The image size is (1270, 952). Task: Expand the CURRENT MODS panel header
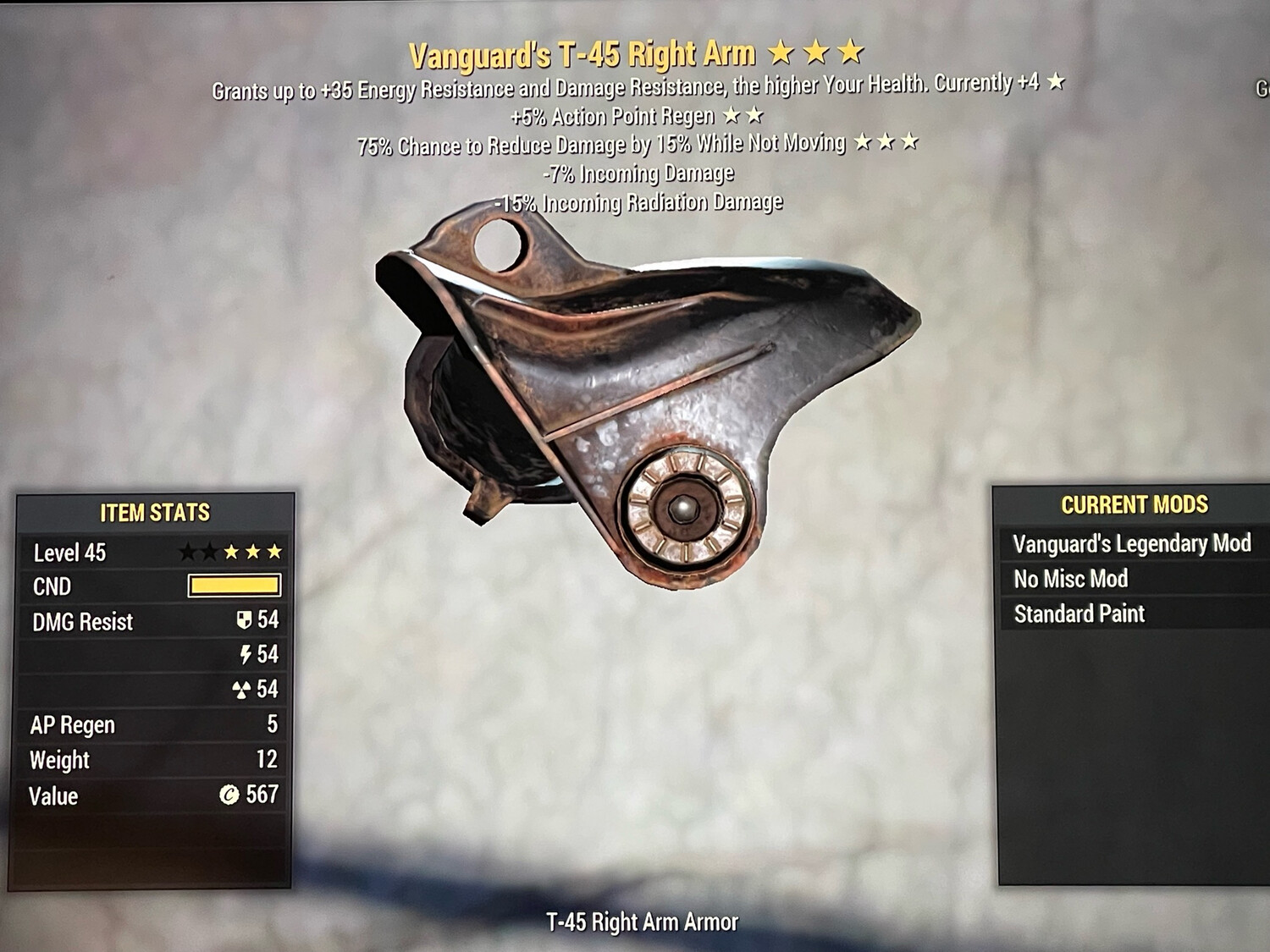(x=1133, y=504)
